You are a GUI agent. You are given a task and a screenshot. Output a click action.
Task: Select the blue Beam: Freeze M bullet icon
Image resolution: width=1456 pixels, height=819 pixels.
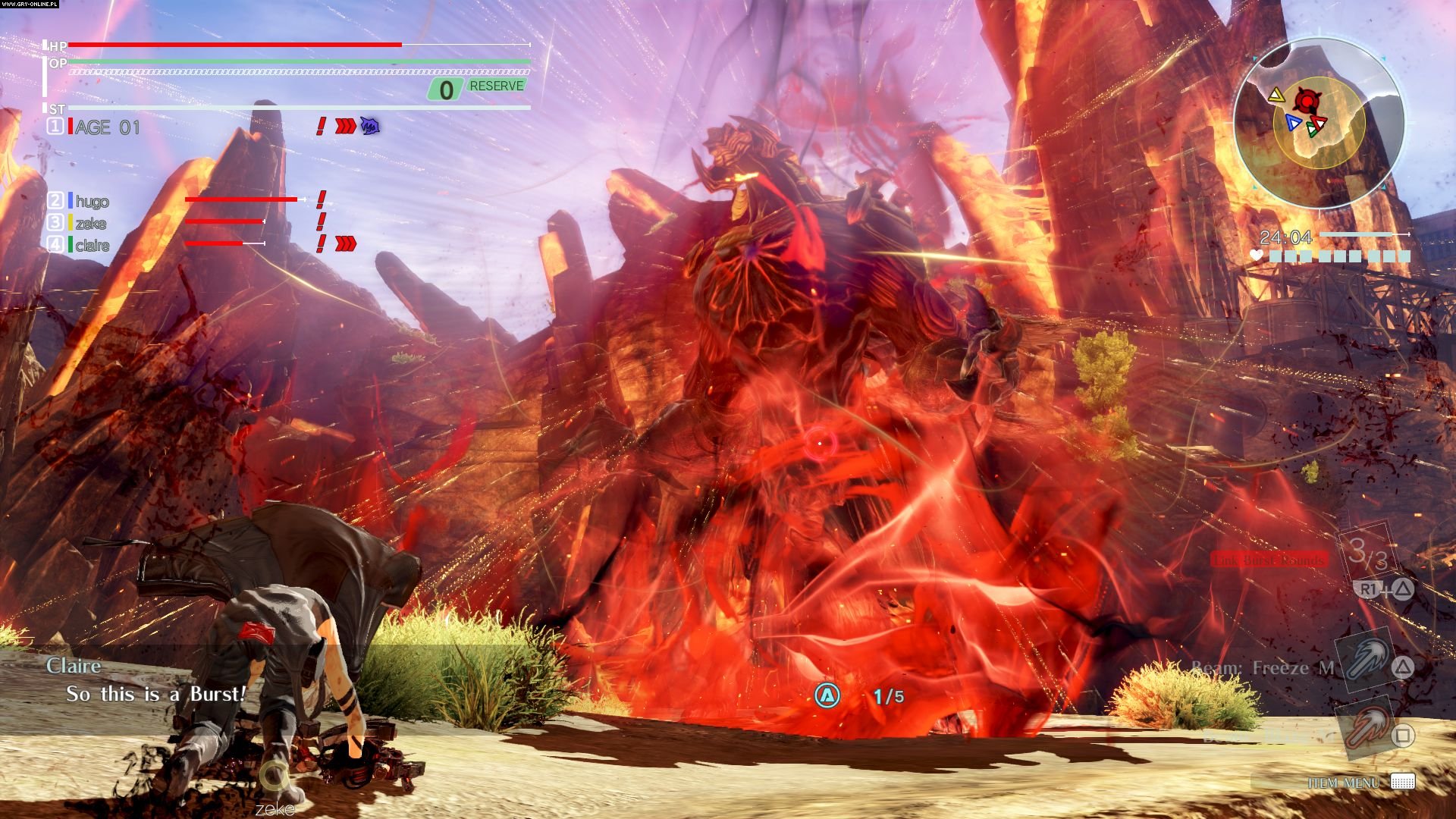click(x=1361, y=661)
